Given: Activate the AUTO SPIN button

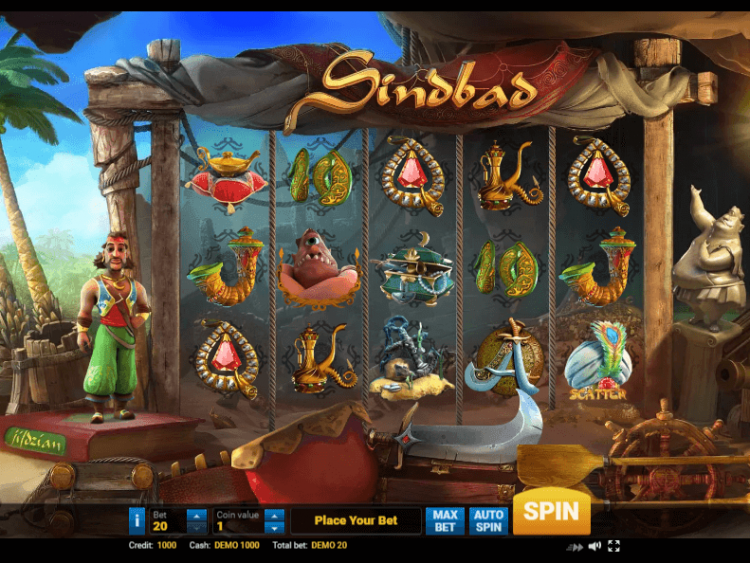Looking at the screenshot, I should coord(489,520).
